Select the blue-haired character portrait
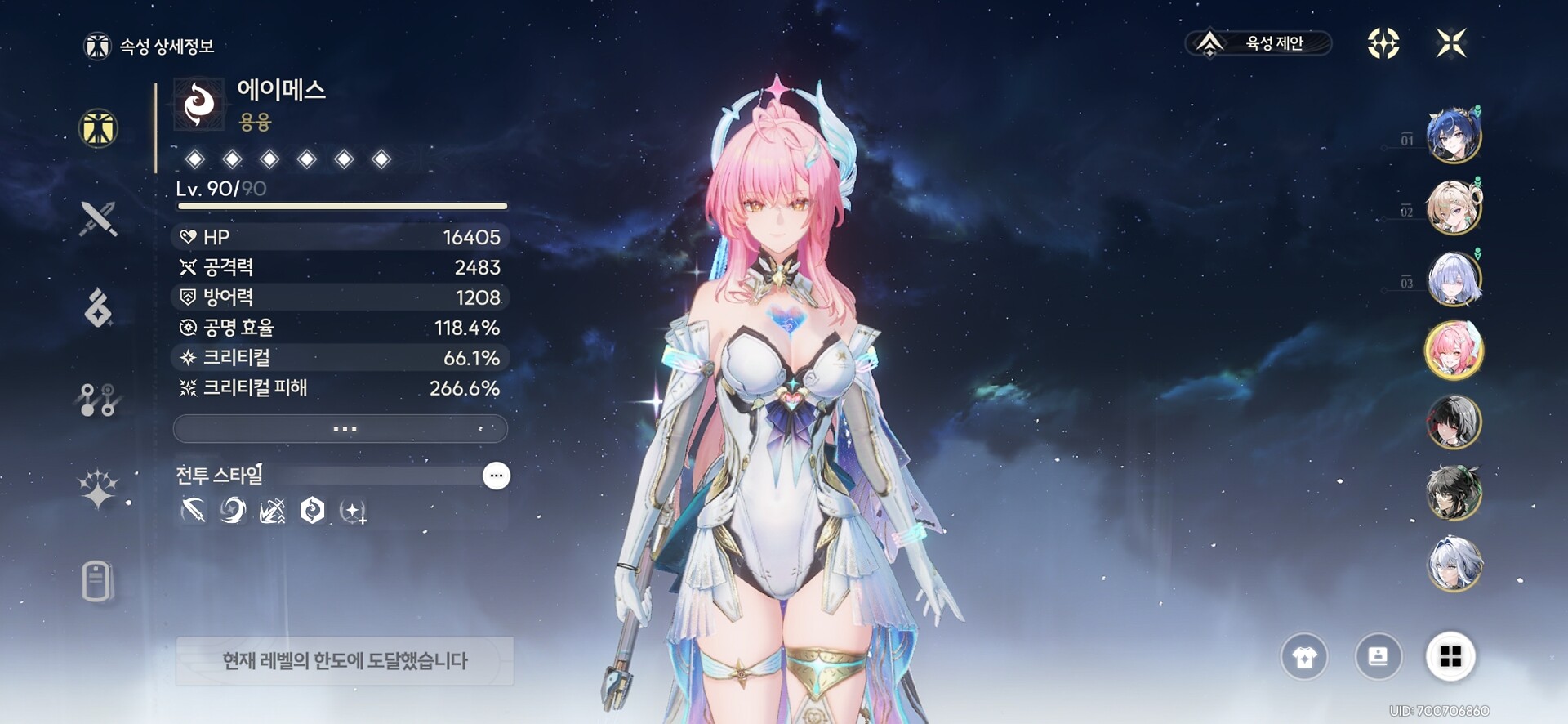 (x=1453, y=135)
